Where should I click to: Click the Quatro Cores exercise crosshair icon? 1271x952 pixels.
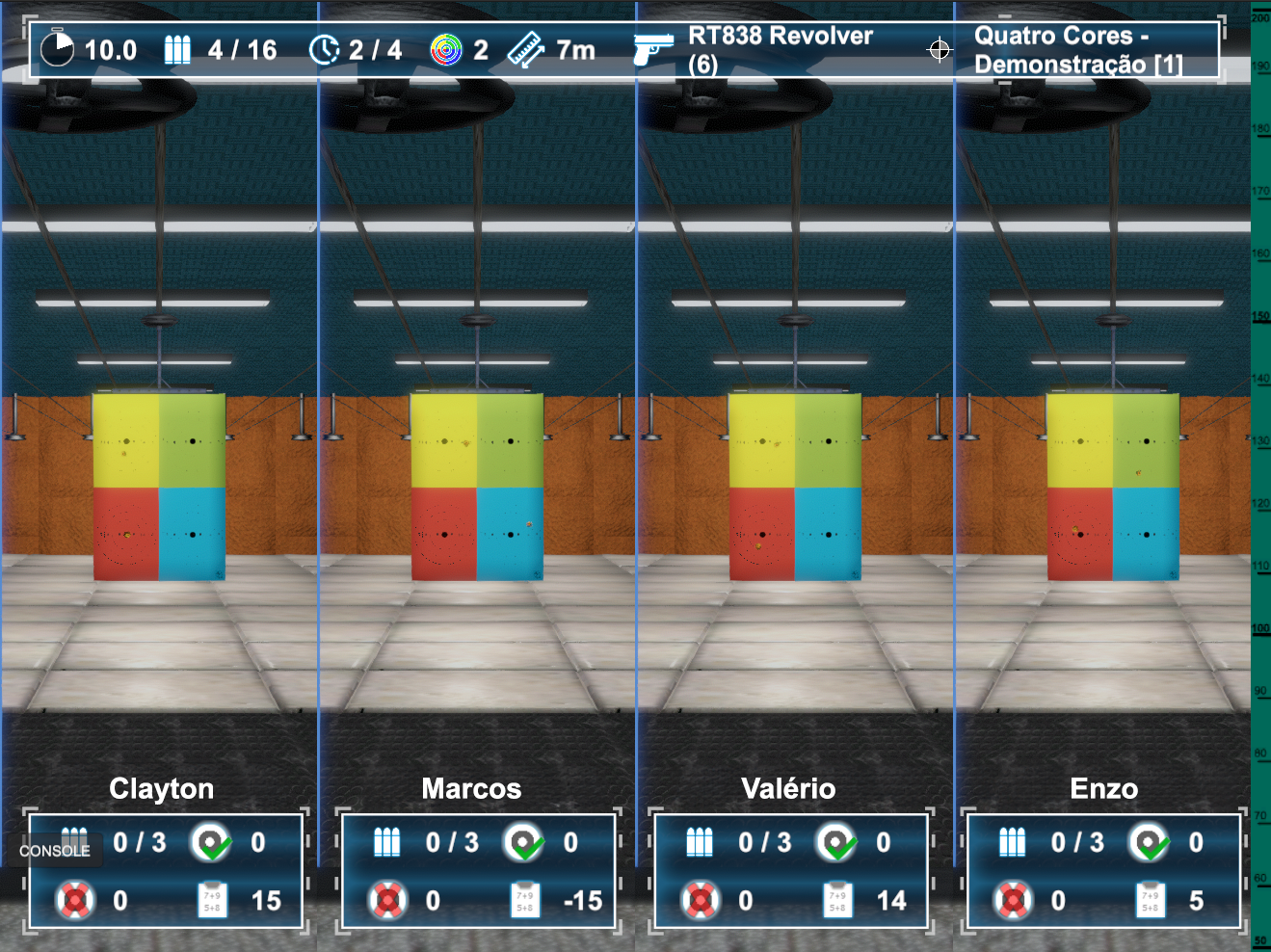939,49
